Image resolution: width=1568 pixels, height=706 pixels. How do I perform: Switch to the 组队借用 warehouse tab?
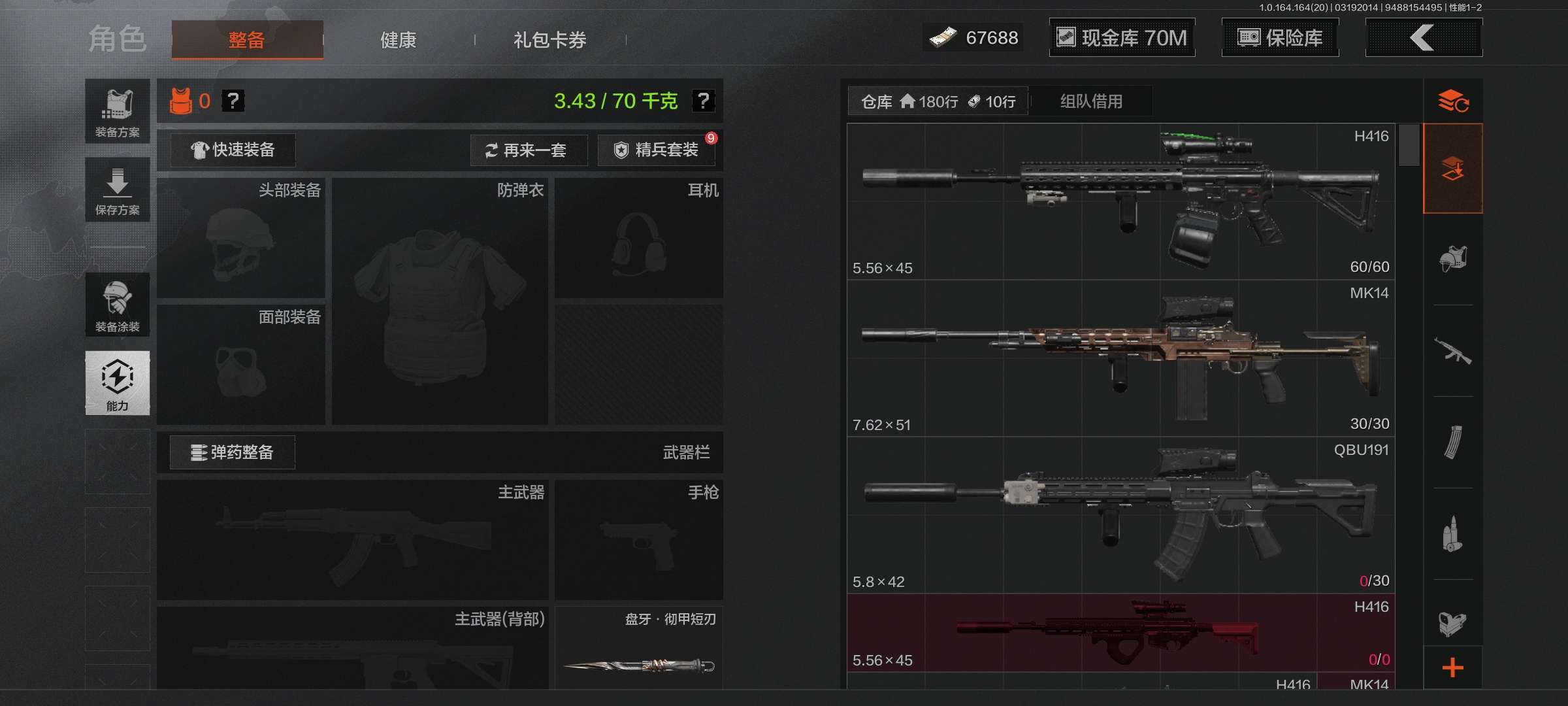pos(1091,101)
